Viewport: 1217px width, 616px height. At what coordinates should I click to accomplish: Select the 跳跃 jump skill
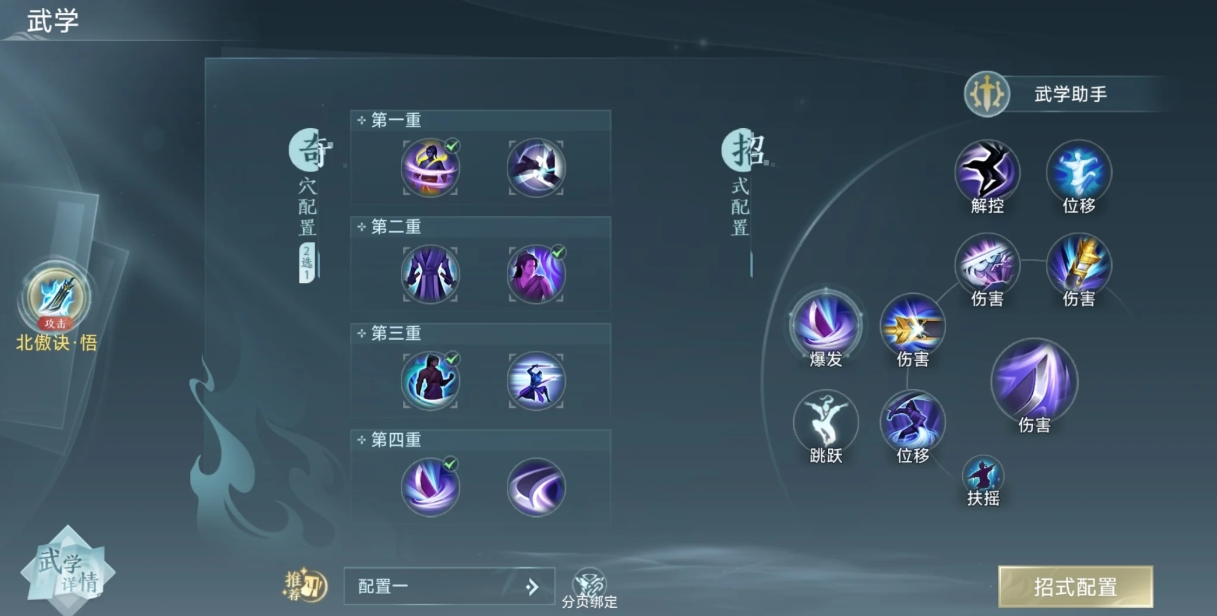[826, 421]
